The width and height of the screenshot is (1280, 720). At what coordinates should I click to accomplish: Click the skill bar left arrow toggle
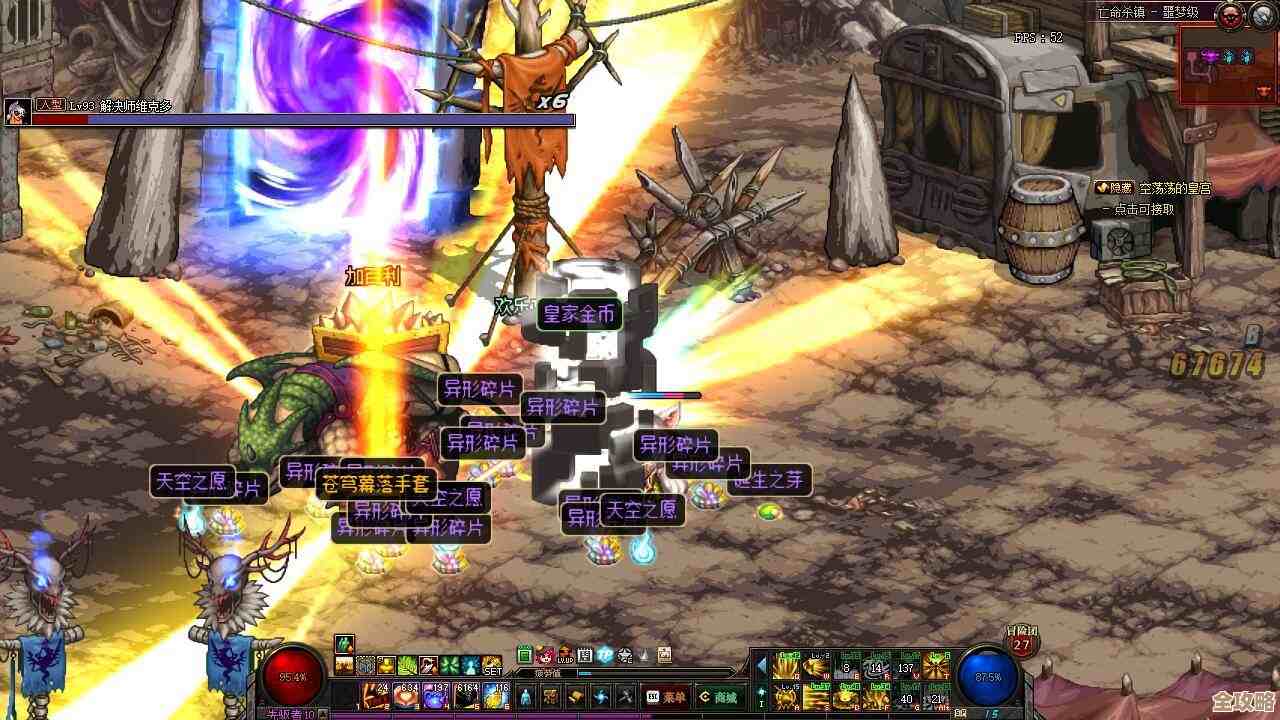761,666
